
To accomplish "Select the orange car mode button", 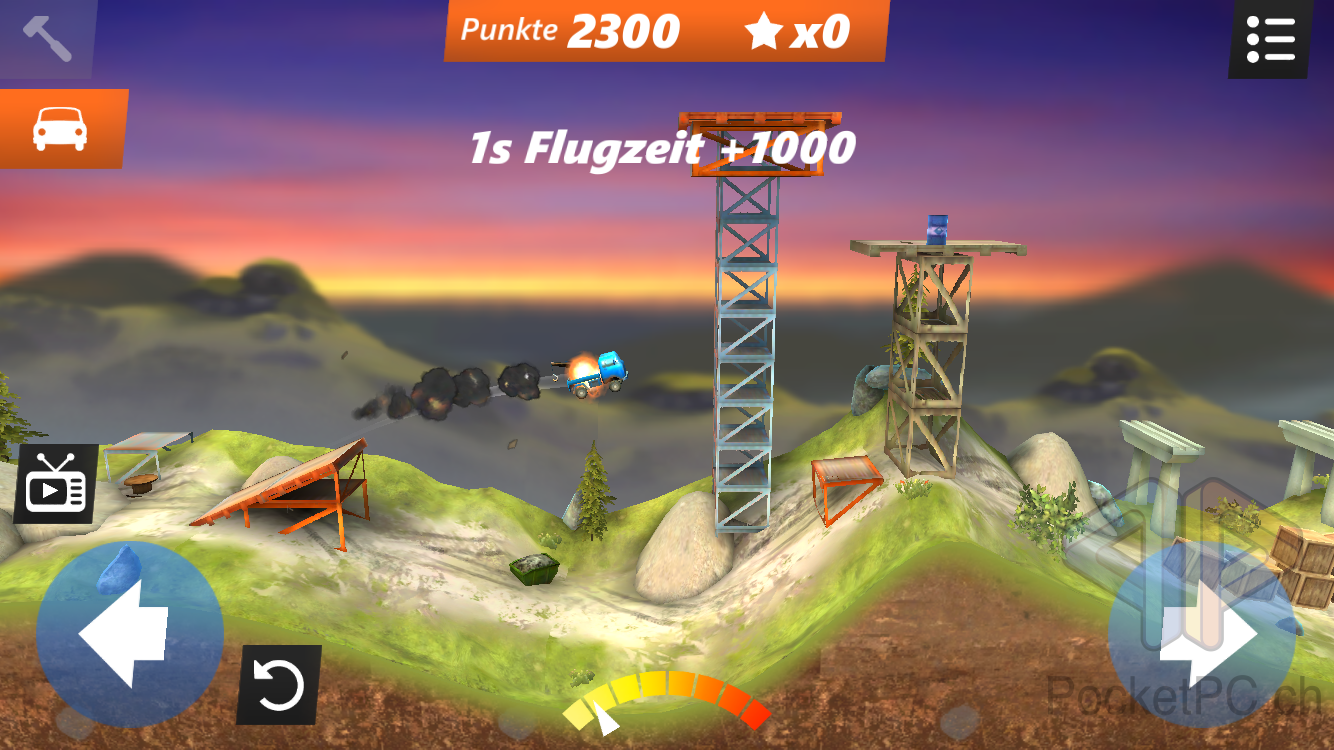I will click(x=61, y=128).
